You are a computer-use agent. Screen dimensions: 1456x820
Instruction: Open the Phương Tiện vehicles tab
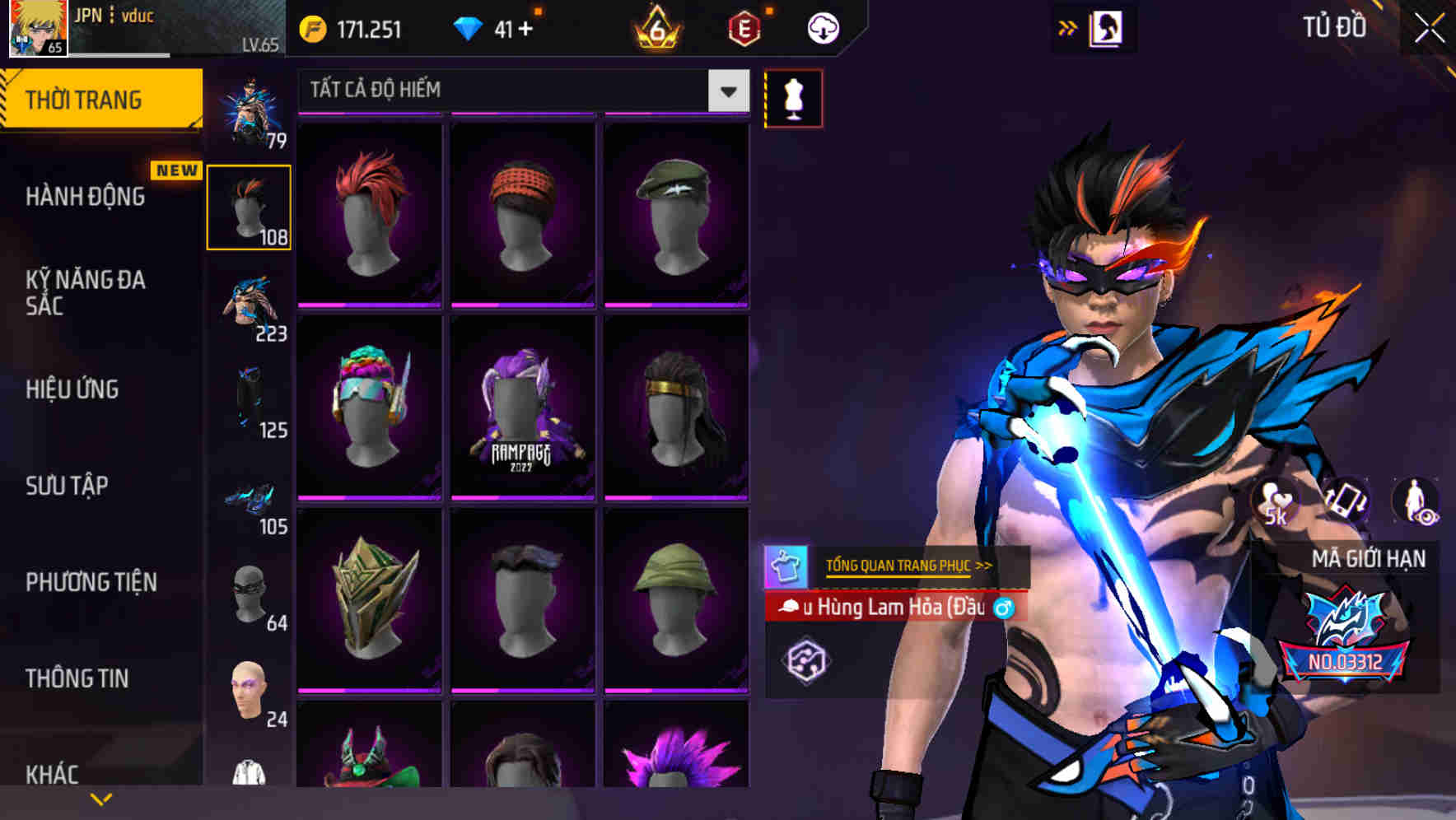tap(91, 582)
